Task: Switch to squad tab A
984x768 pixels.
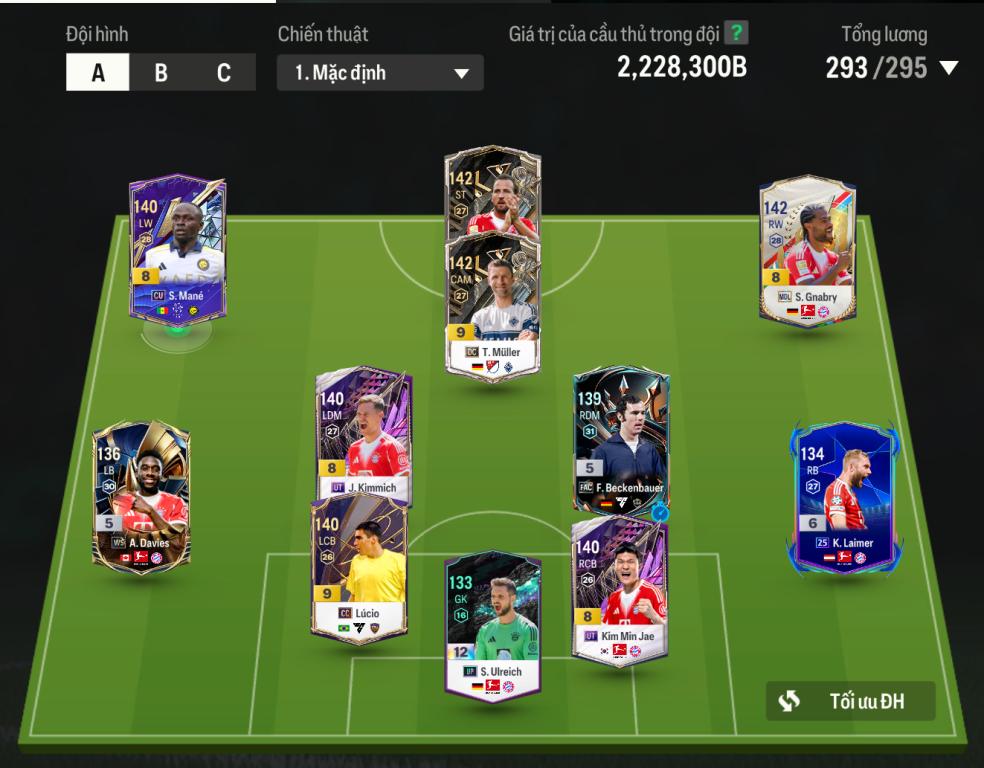Action: 98,73
